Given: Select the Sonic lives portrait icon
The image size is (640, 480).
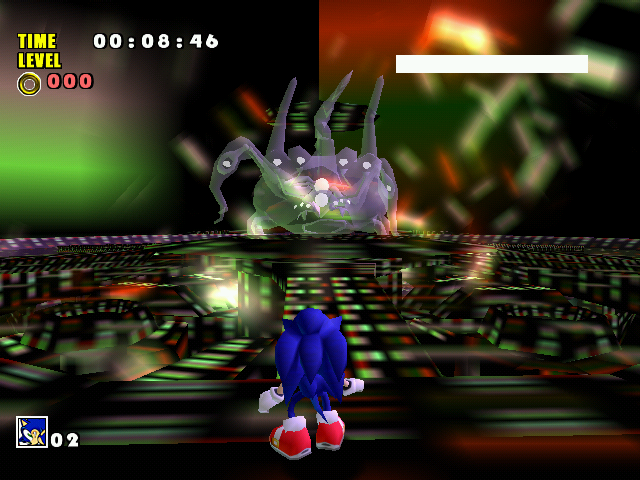Looking at the screenshot, I should pyautogui.click(x=31, y=432).
